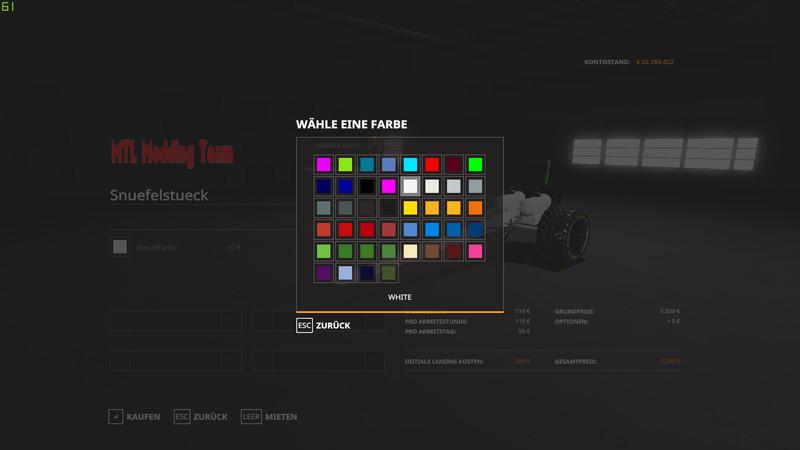Pick the lime green color swatch
The width and height of the screenshot is (800, 450).
click(345, 164)
